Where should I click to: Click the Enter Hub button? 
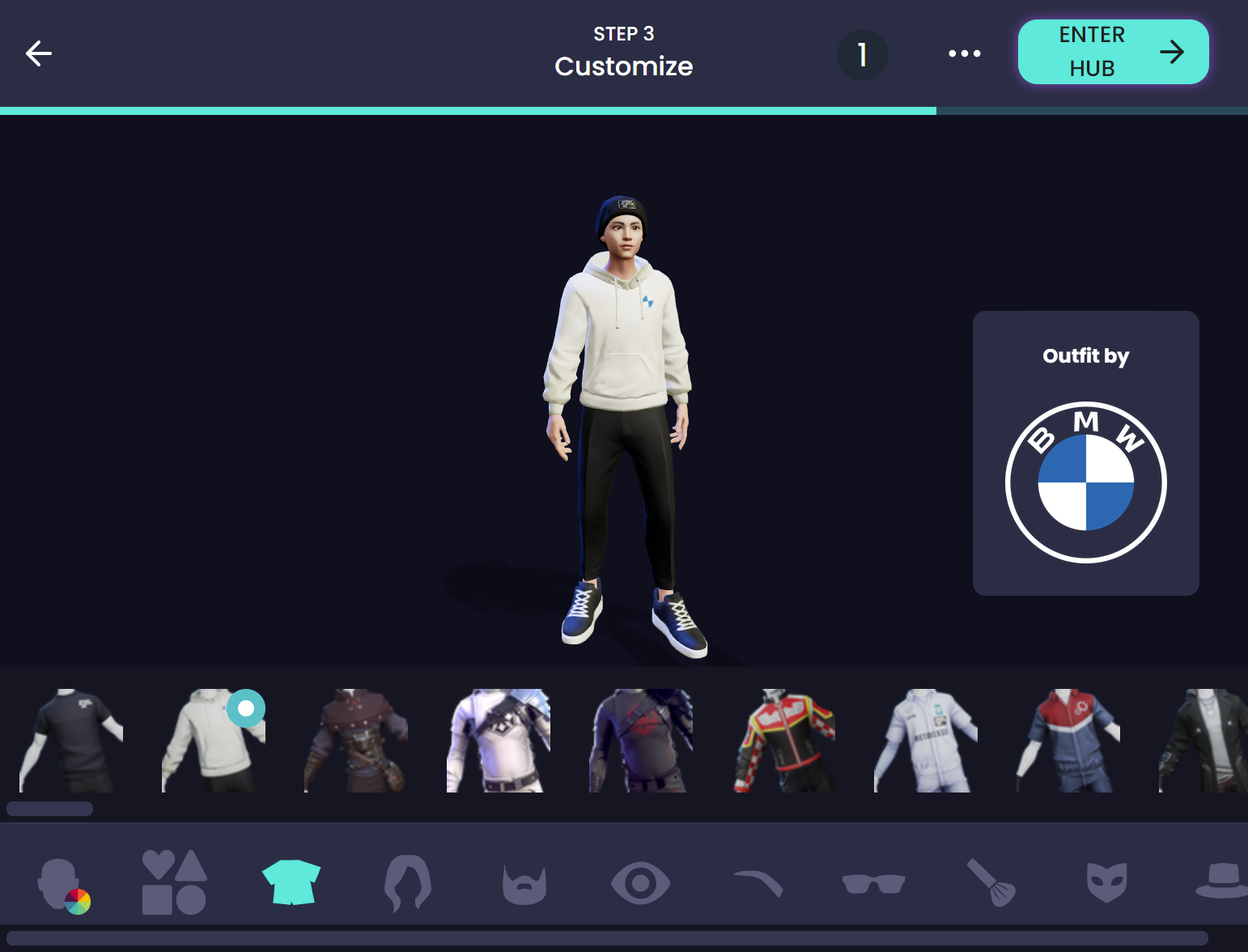coord(1113,52)
